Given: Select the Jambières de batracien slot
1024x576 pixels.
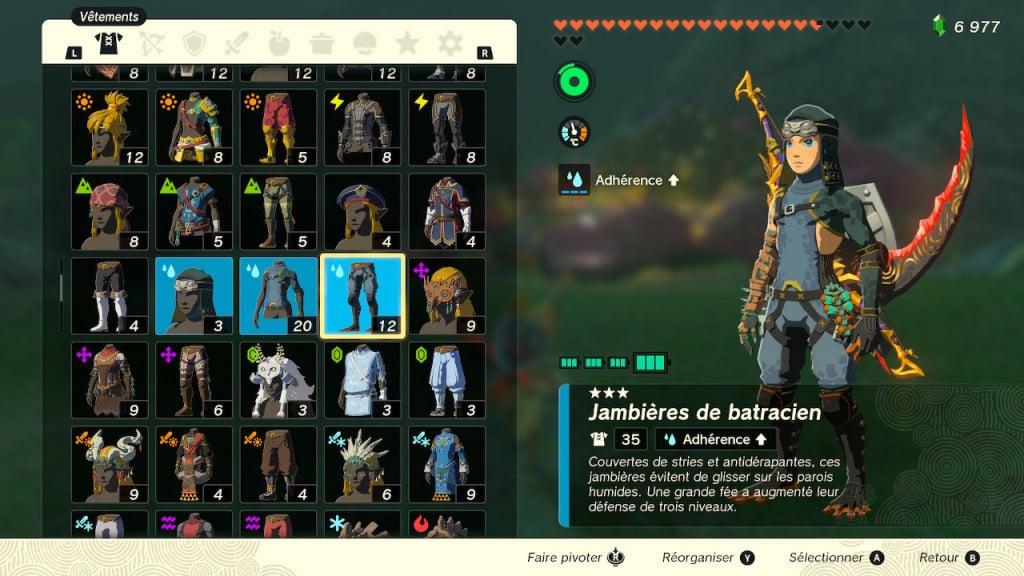Looking at the screenshot, I should pyautogui.click(x=362, y=296).
